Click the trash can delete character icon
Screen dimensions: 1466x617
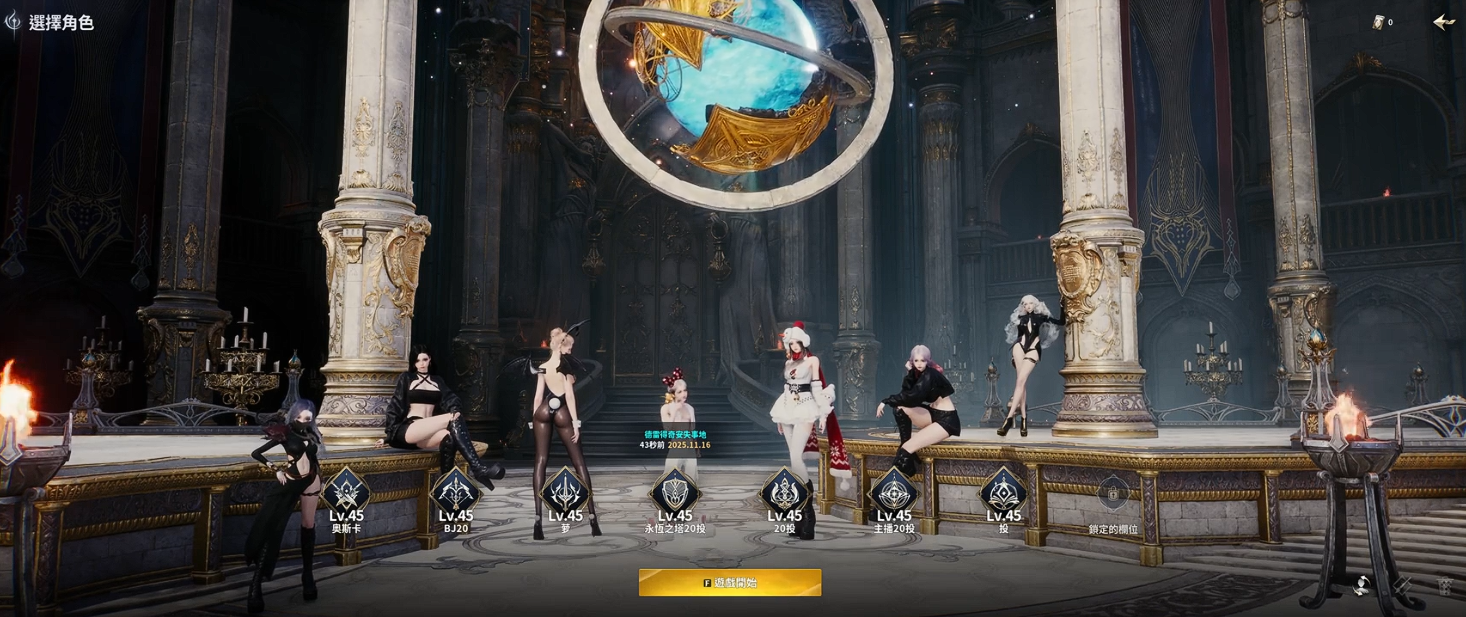(x=1445, y=586)
